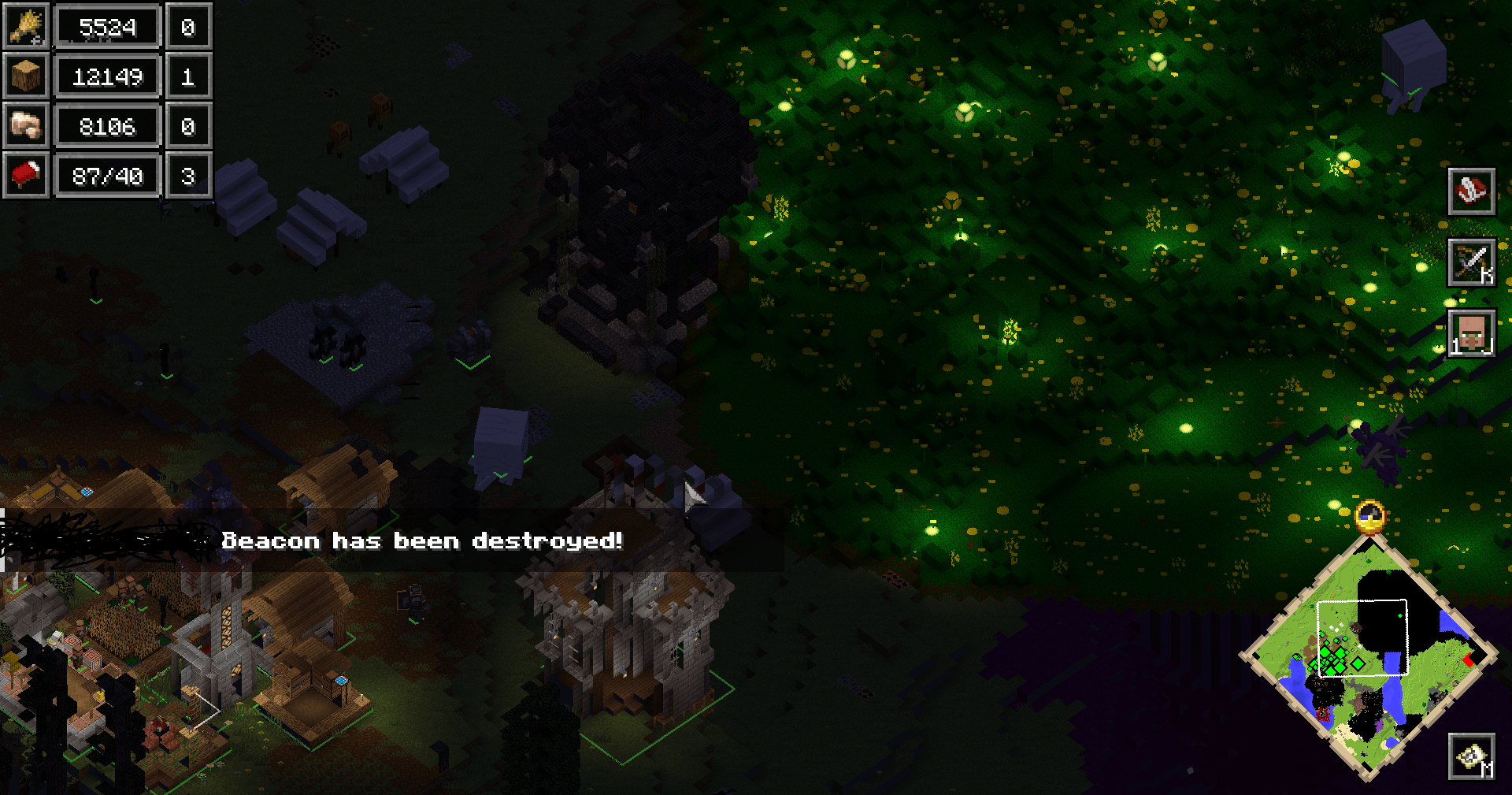The image size is (1512, 795).
Task: Click the raw meat food resource icon
Action: click(26, 126)
